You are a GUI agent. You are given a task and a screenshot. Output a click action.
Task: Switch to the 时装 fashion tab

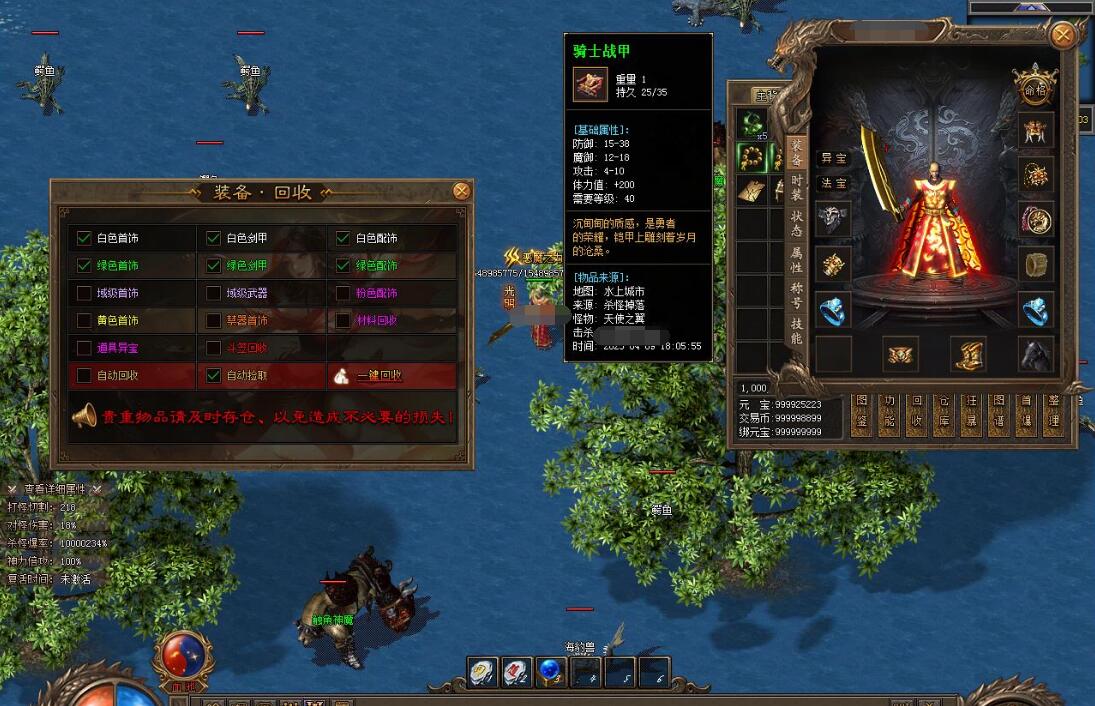pyautogui.click(x=797, y=185)
